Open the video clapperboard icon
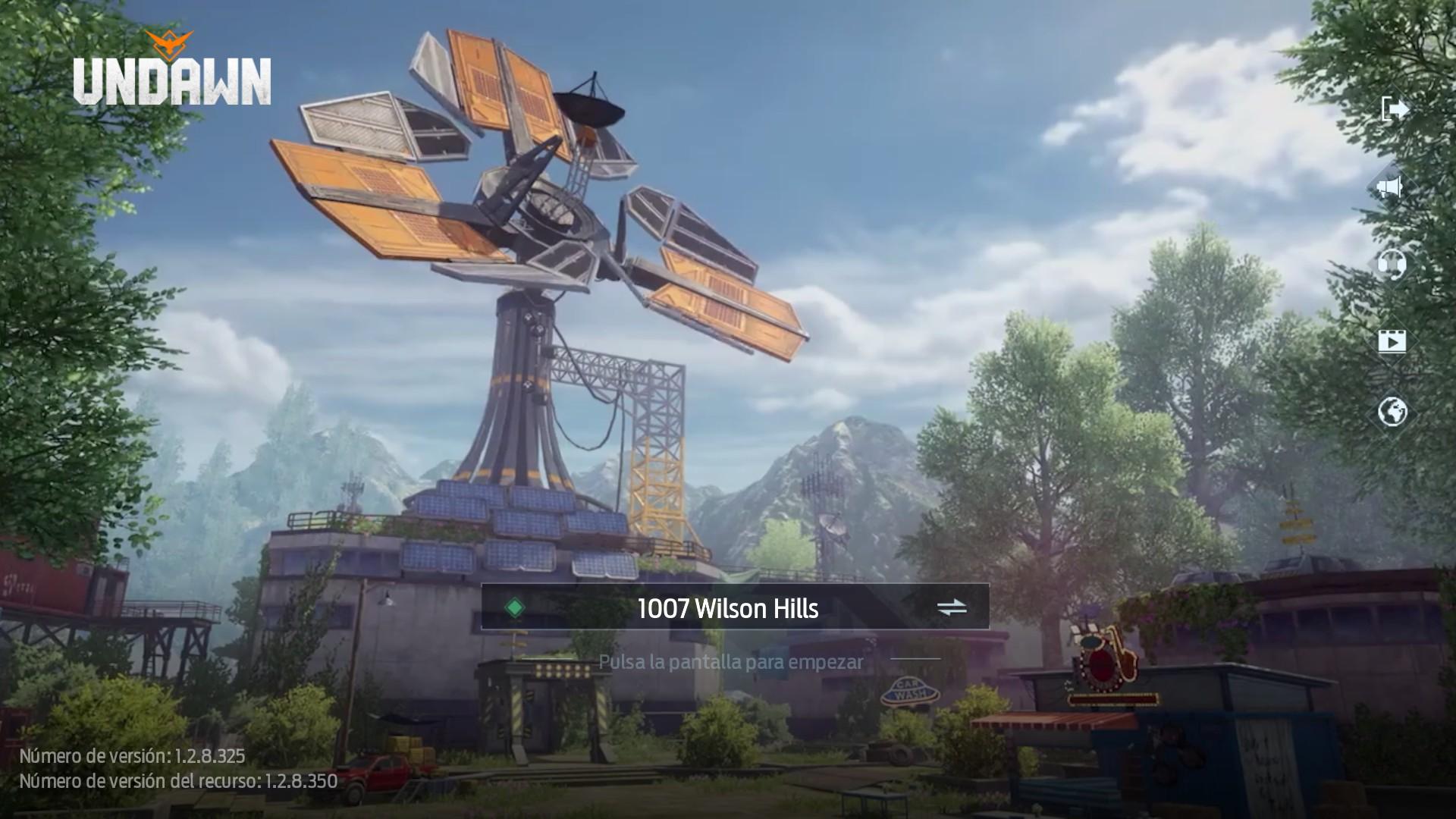1456x819 pixels. pos(1392,340)
